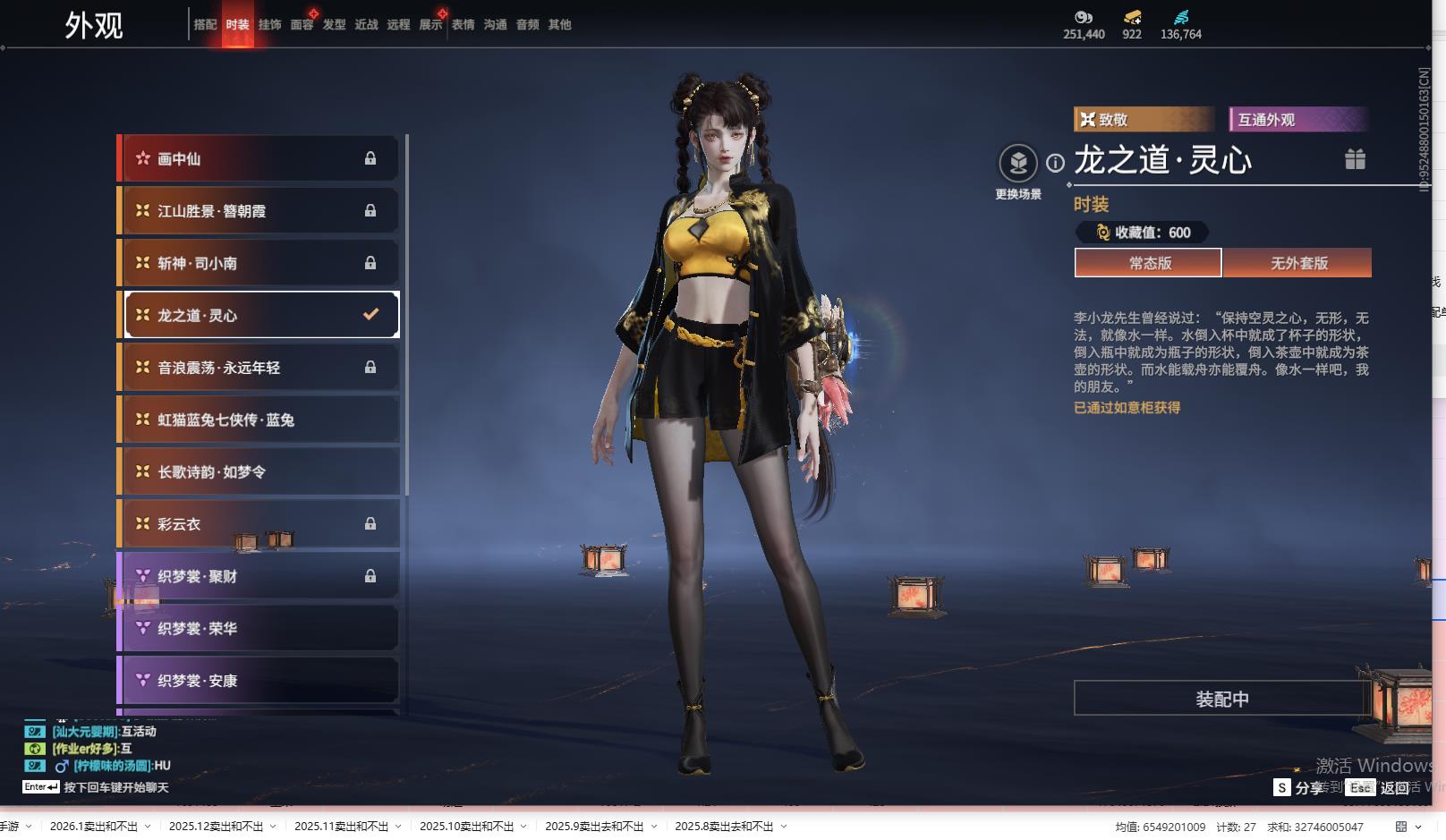Select the 其他 tab
This screenshot has height=840, width=1446.
pyautogui.click(x=559, y=25)
